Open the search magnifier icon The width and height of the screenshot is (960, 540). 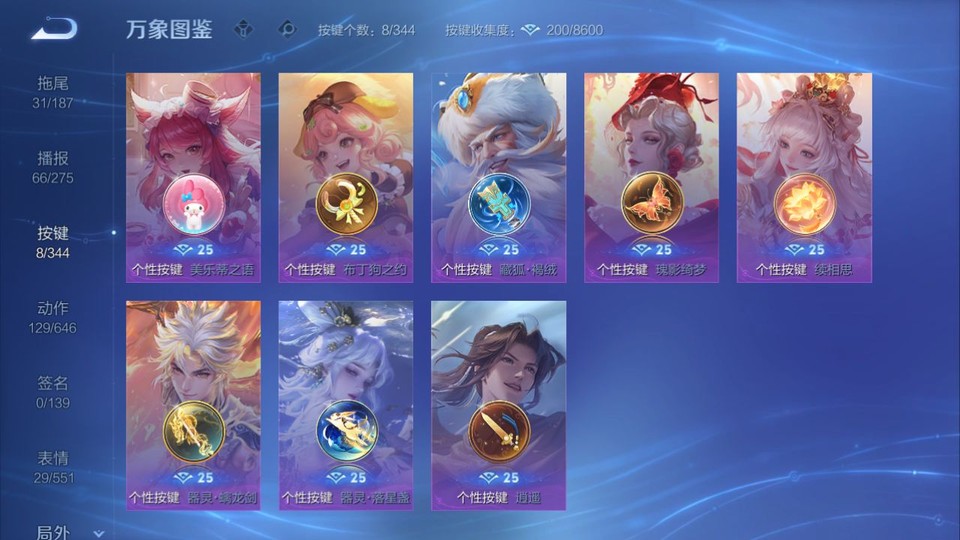287,29
